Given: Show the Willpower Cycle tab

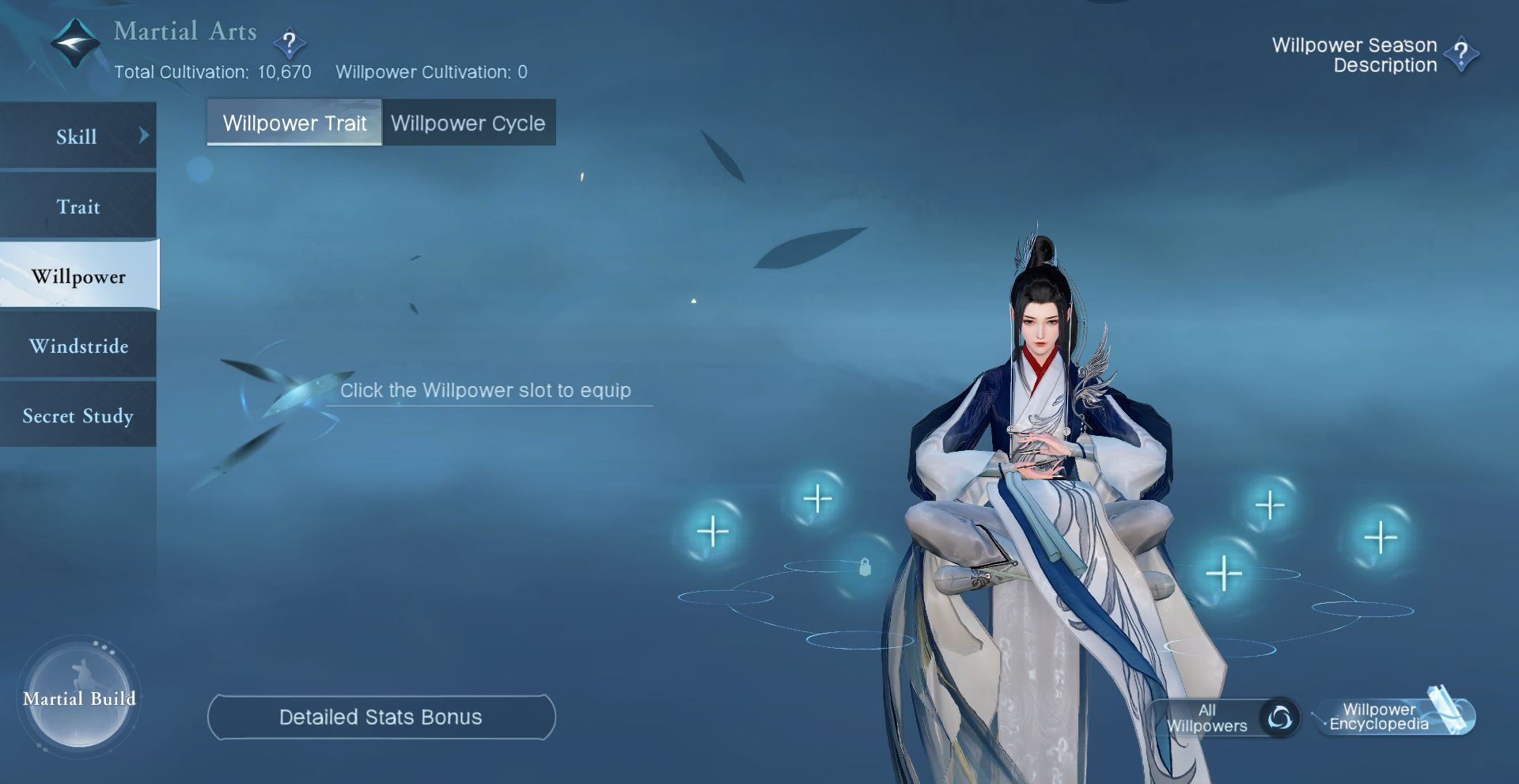Looking at the screenshot, I should click(x=468, y=123).
